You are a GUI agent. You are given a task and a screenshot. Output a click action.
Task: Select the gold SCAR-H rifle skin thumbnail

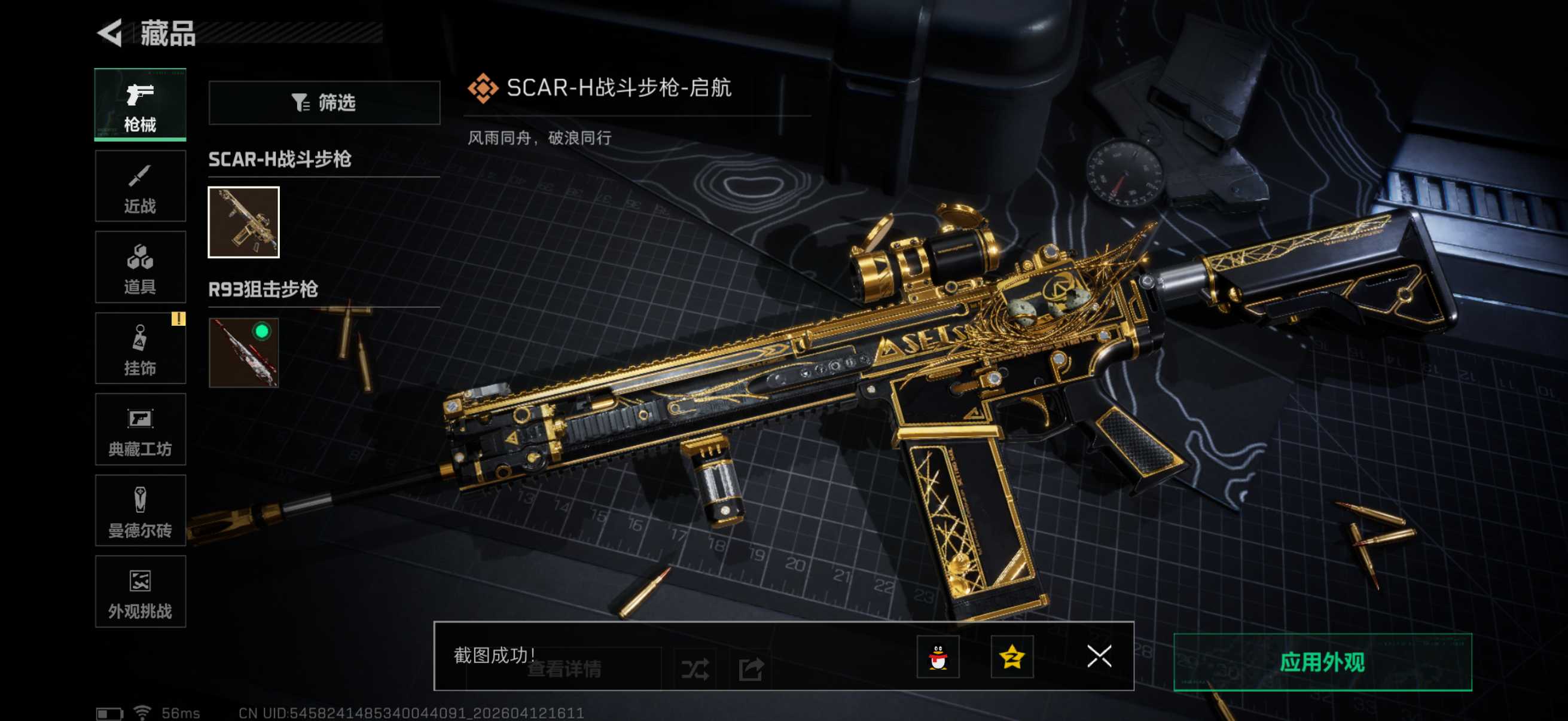click(x=243, y=222)
